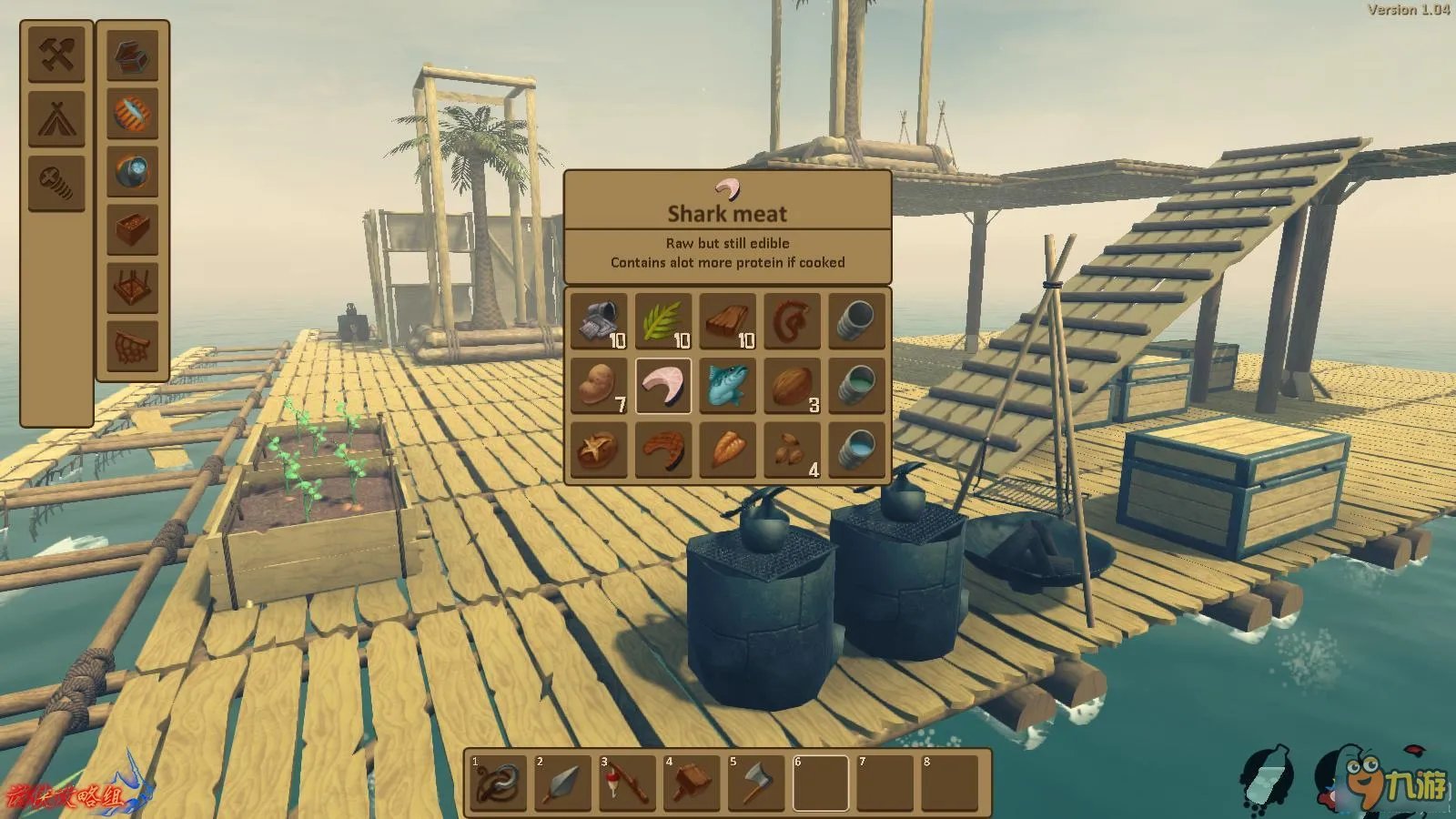Equip the axe from the hotbar

point(757,783)
